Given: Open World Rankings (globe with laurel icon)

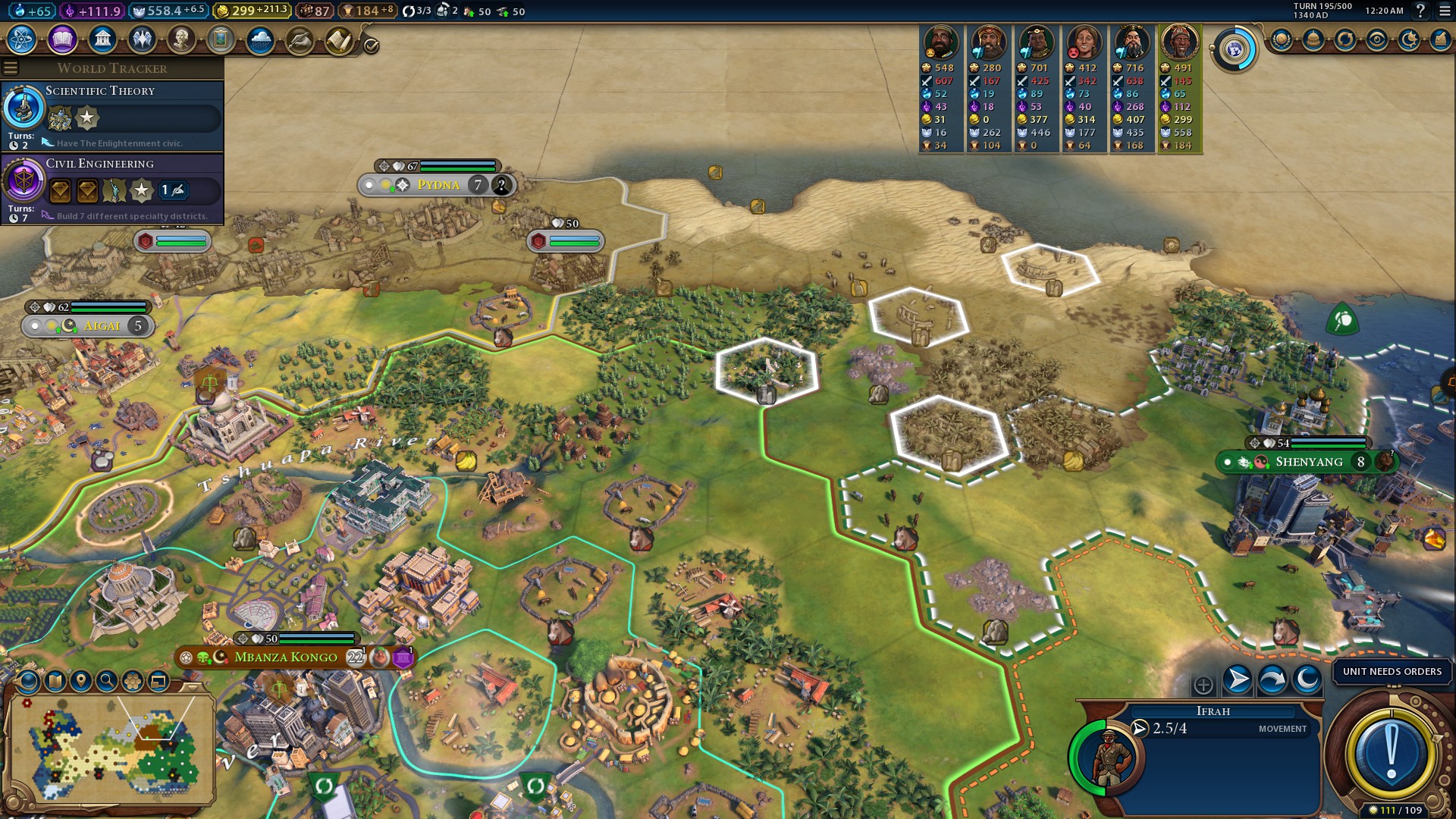Looking at the screenshot, I should tap(1282, 39).
